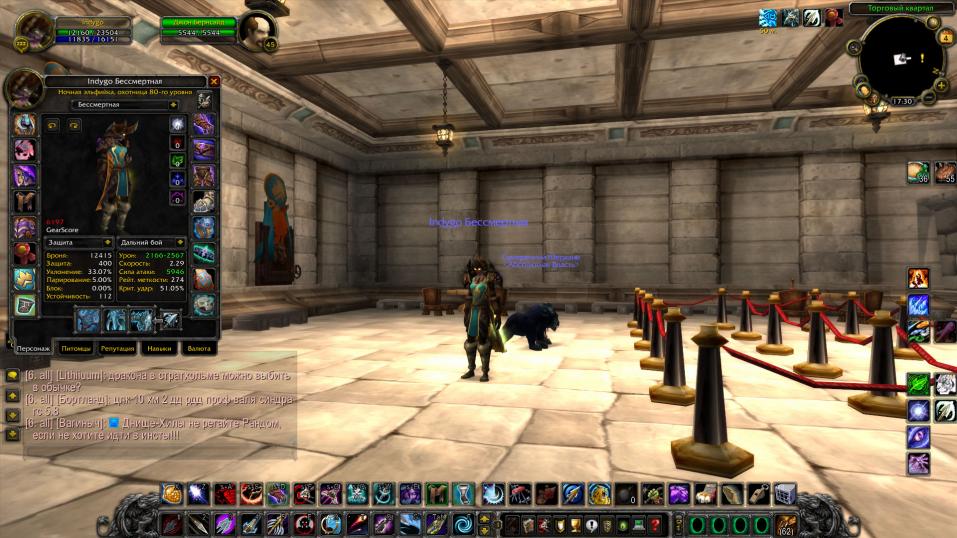Image resolution: width=957 pixels, height=538 pixels.
Task: Open the calendar button on the minimap
Action: (946, 38)
